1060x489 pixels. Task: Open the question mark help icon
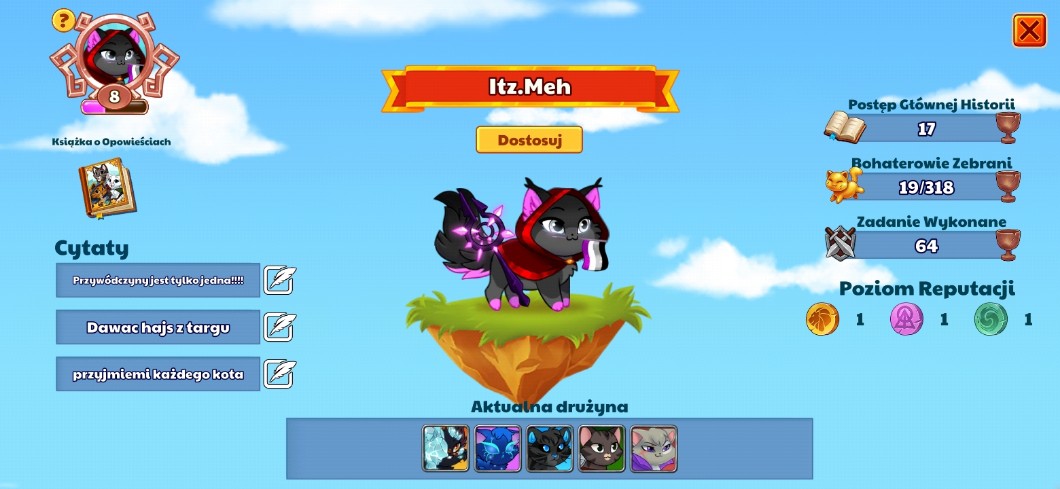click(63, 19)
